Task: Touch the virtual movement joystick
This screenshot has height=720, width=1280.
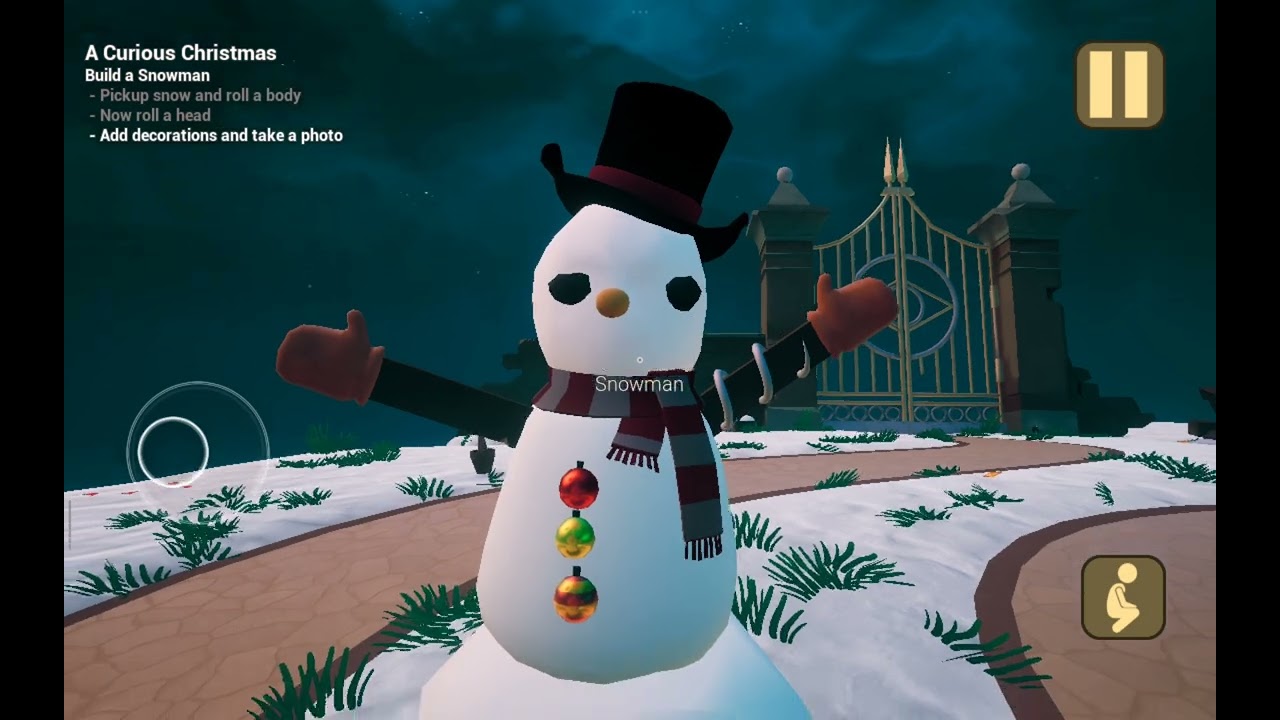Action: click(174, 451)
